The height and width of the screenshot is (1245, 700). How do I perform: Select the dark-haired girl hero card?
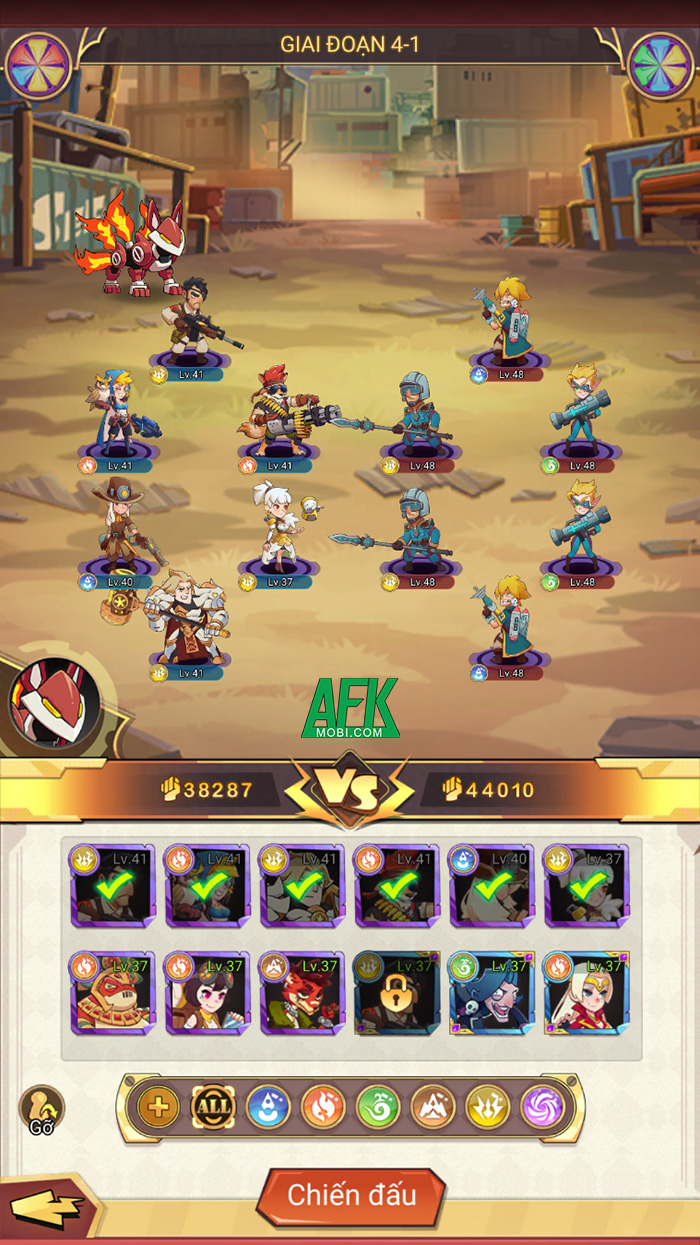[x=208, y=993]
